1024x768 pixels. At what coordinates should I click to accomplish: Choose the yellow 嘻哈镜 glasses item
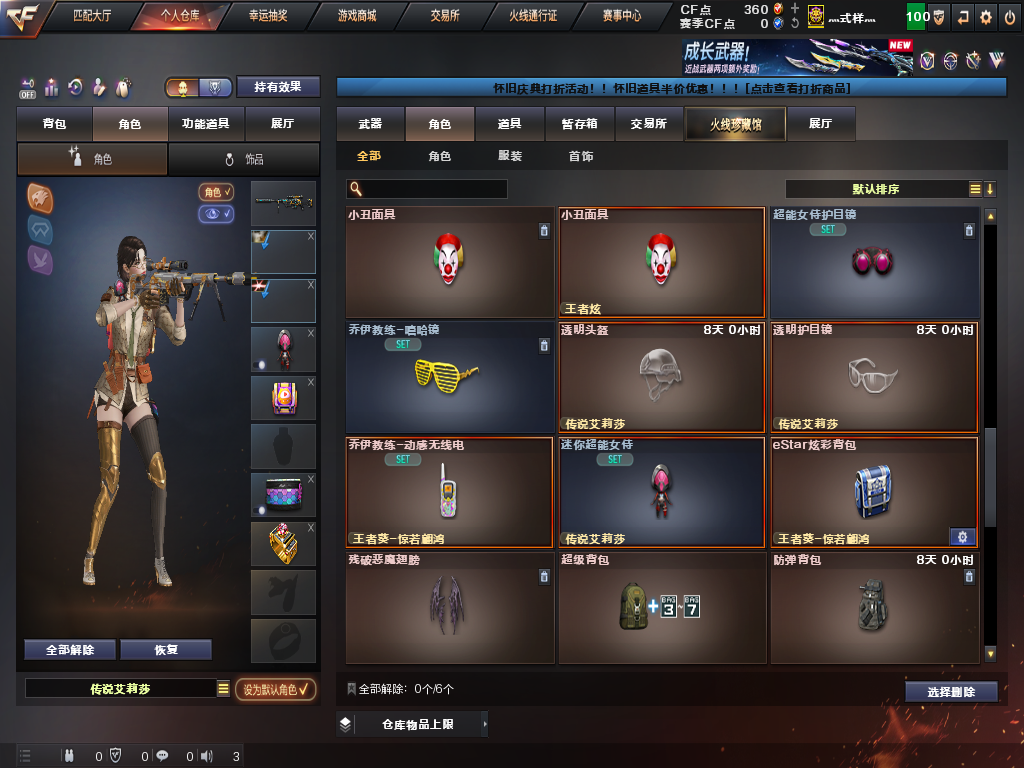click(x=449, y=376)
